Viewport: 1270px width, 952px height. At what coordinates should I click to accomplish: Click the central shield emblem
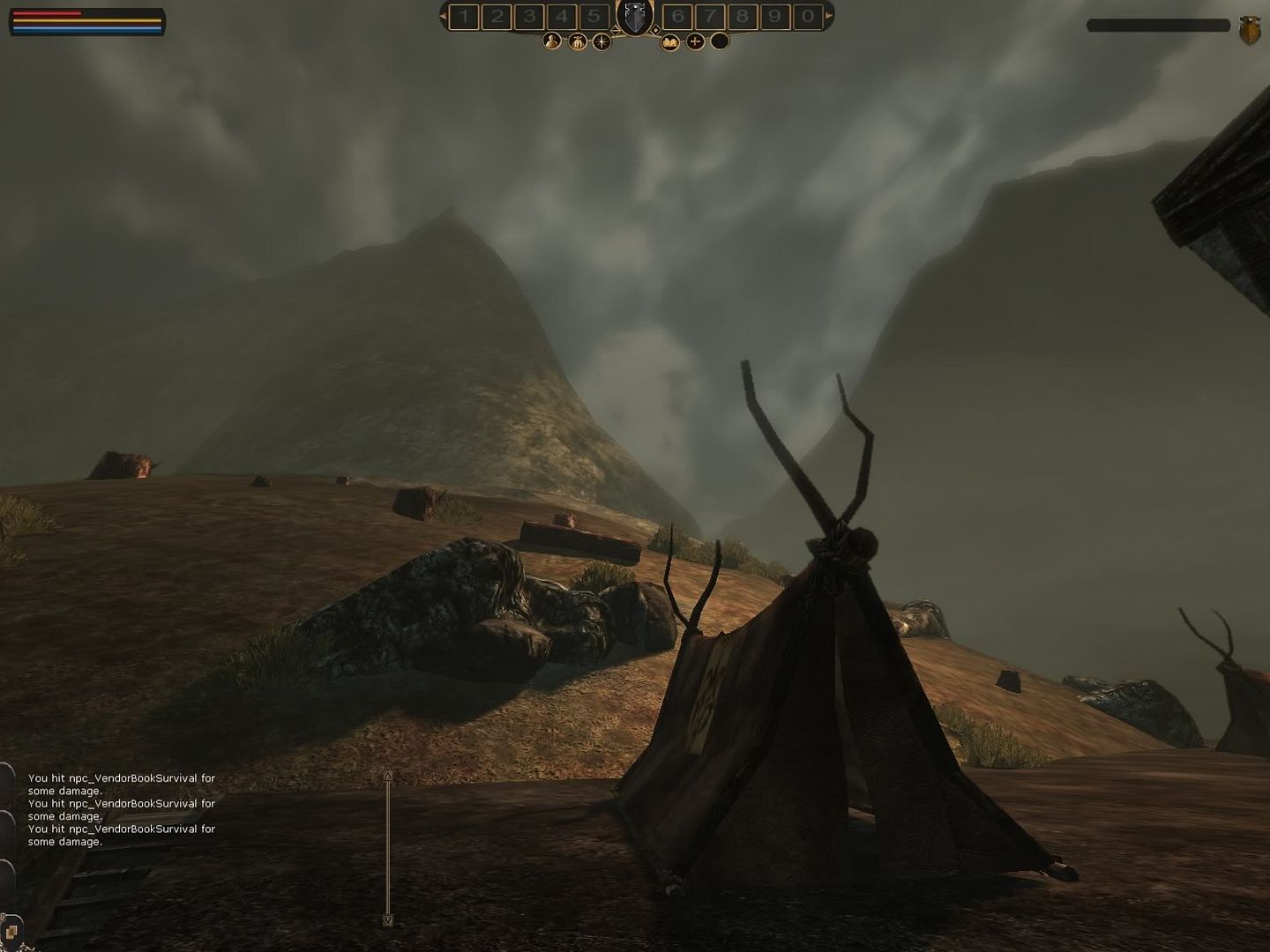pyautogui.click(x=635, y=18)
